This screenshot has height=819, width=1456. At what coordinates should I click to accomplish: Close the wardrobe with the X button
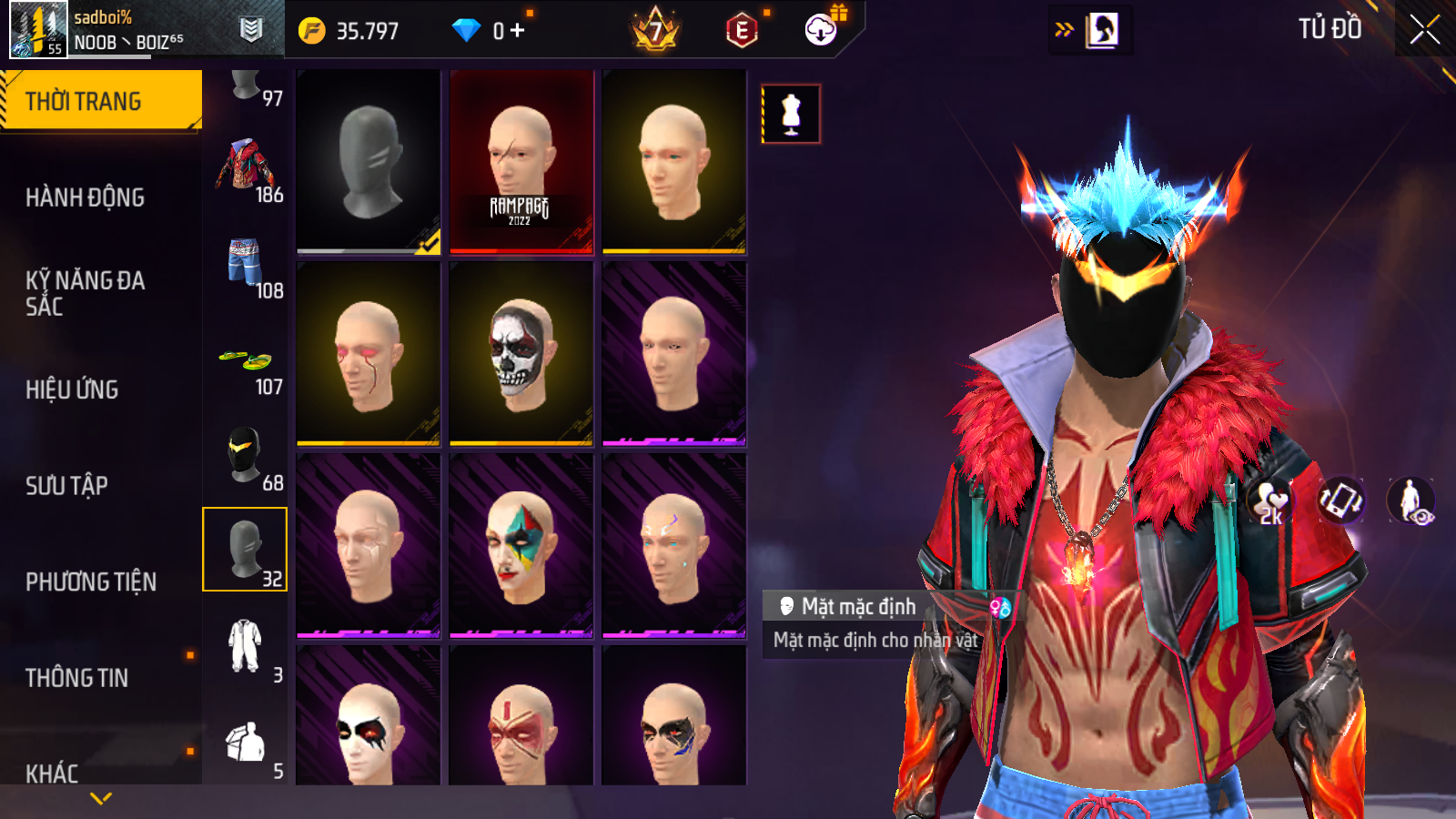[x=1424, y=30]
